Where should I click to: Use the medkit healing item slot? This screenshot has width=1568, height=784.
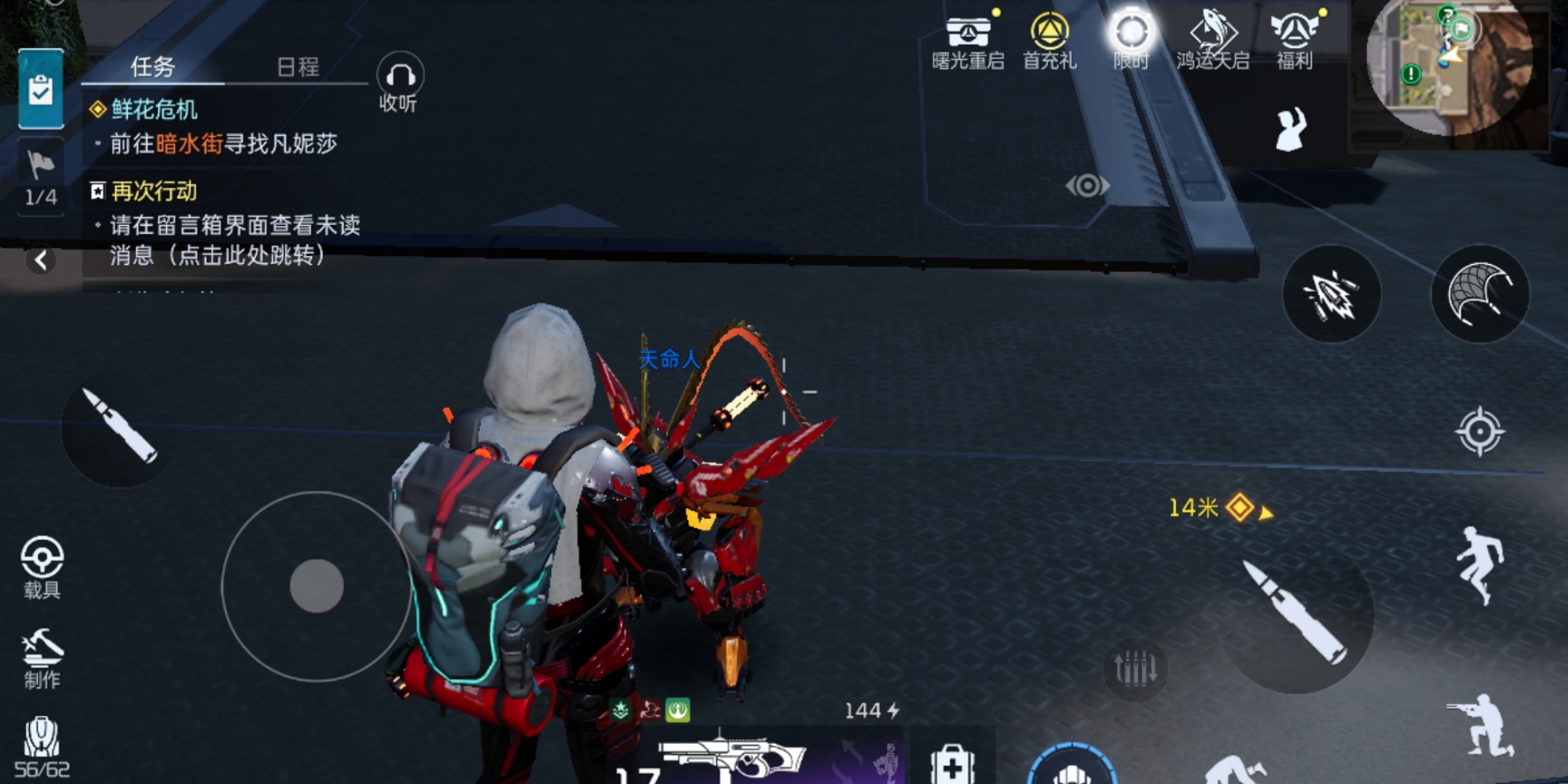pos(952,764)
